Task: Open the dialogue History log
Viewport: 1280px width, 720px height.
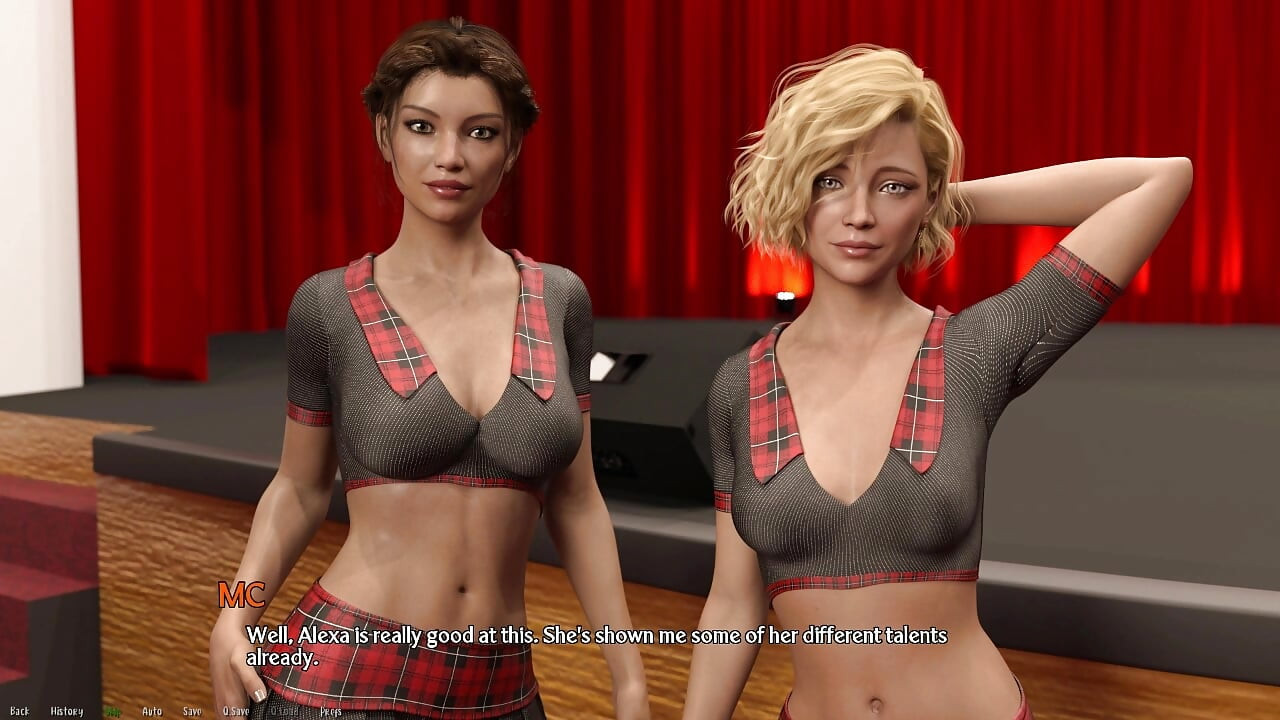Action: (x=67, y=711)
